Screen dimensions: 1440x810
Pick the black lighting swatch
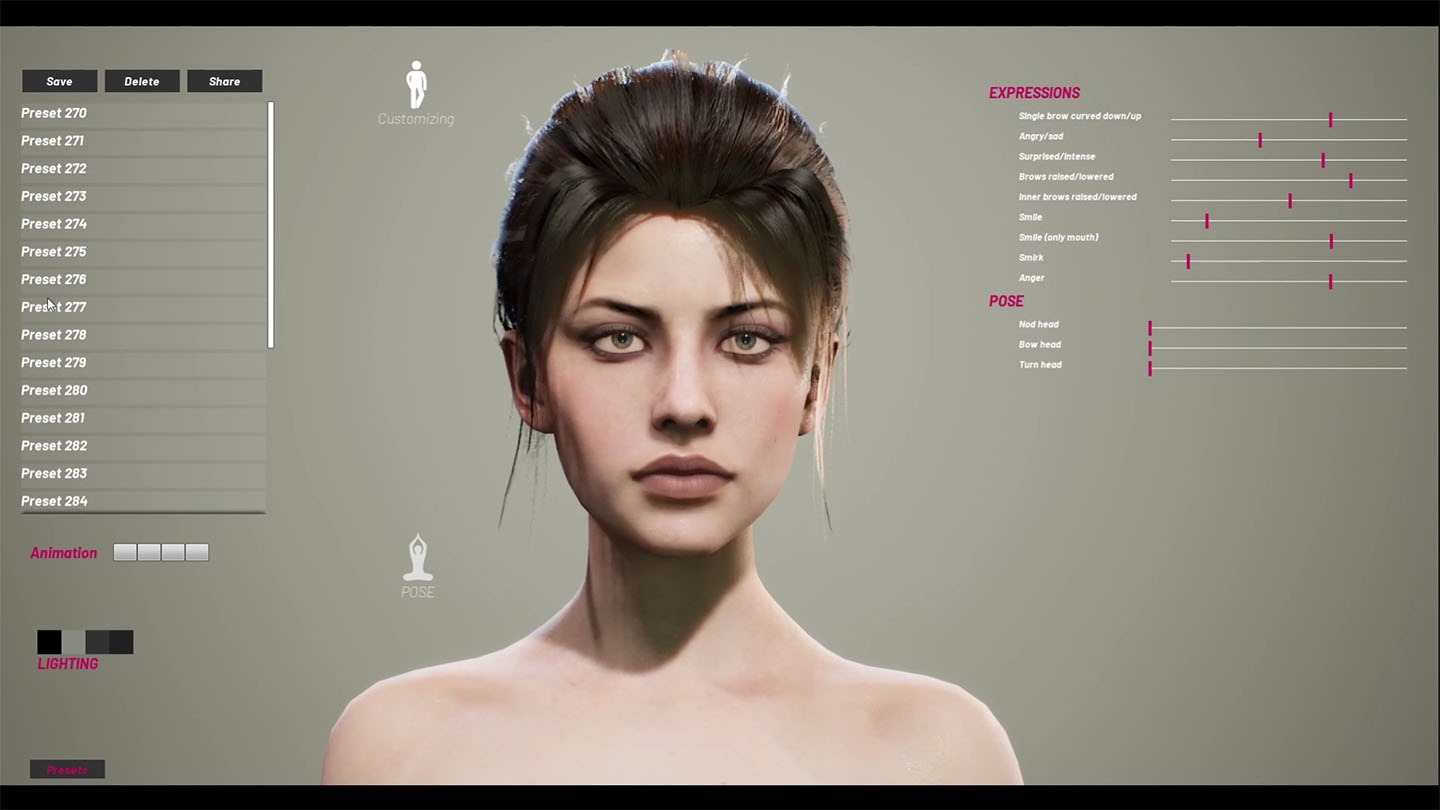click(49, 642)
